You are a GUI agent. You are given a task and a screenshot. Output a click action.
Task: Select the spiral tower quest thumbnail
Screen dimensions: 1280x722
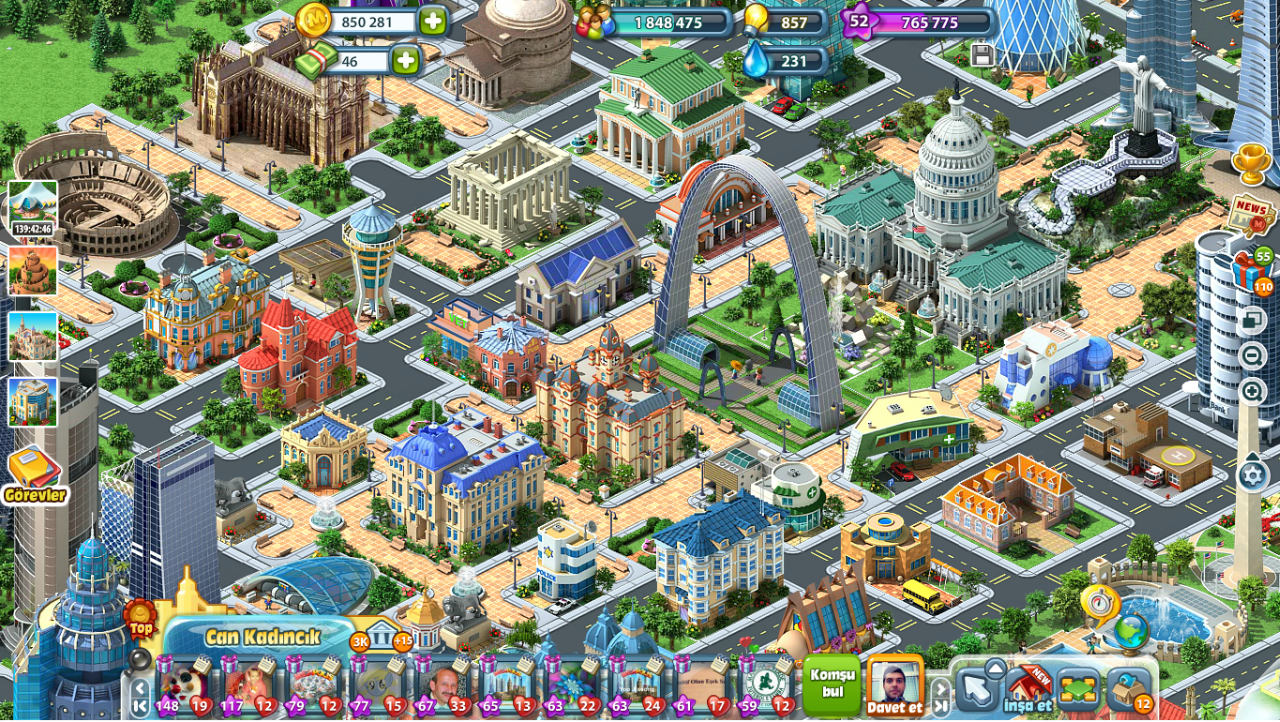(33, 271)
